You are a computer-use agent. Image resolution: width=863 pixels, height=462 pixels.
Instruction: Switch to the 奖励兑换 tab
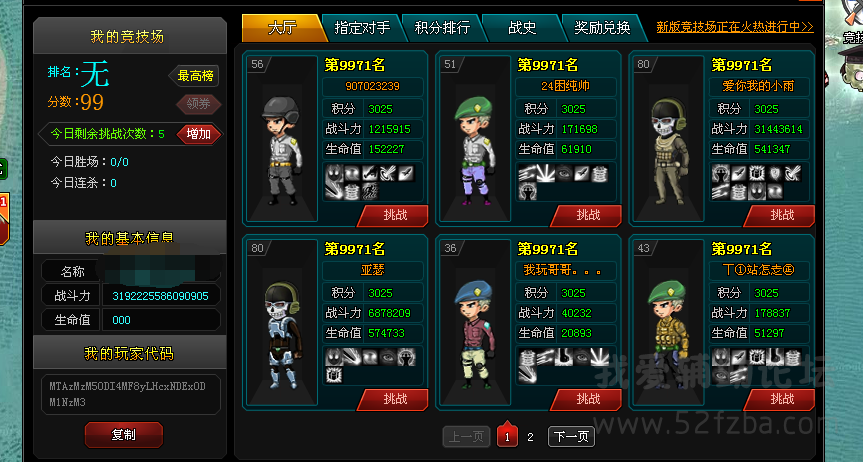pyautogui.click(x=602, y=27)
